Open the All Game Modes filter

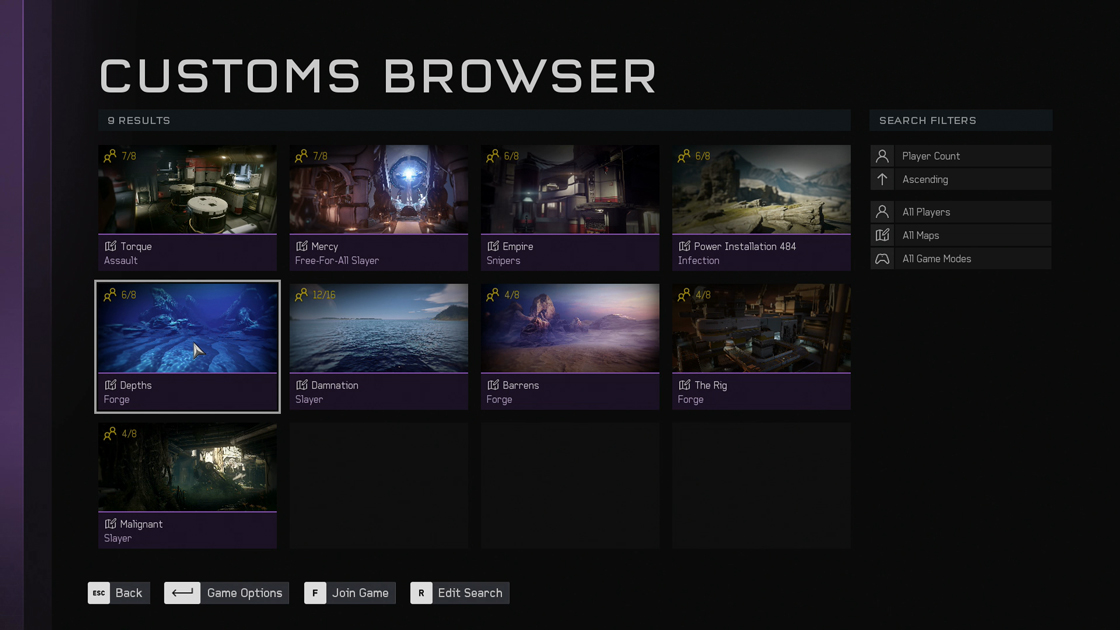click(960, 259)
